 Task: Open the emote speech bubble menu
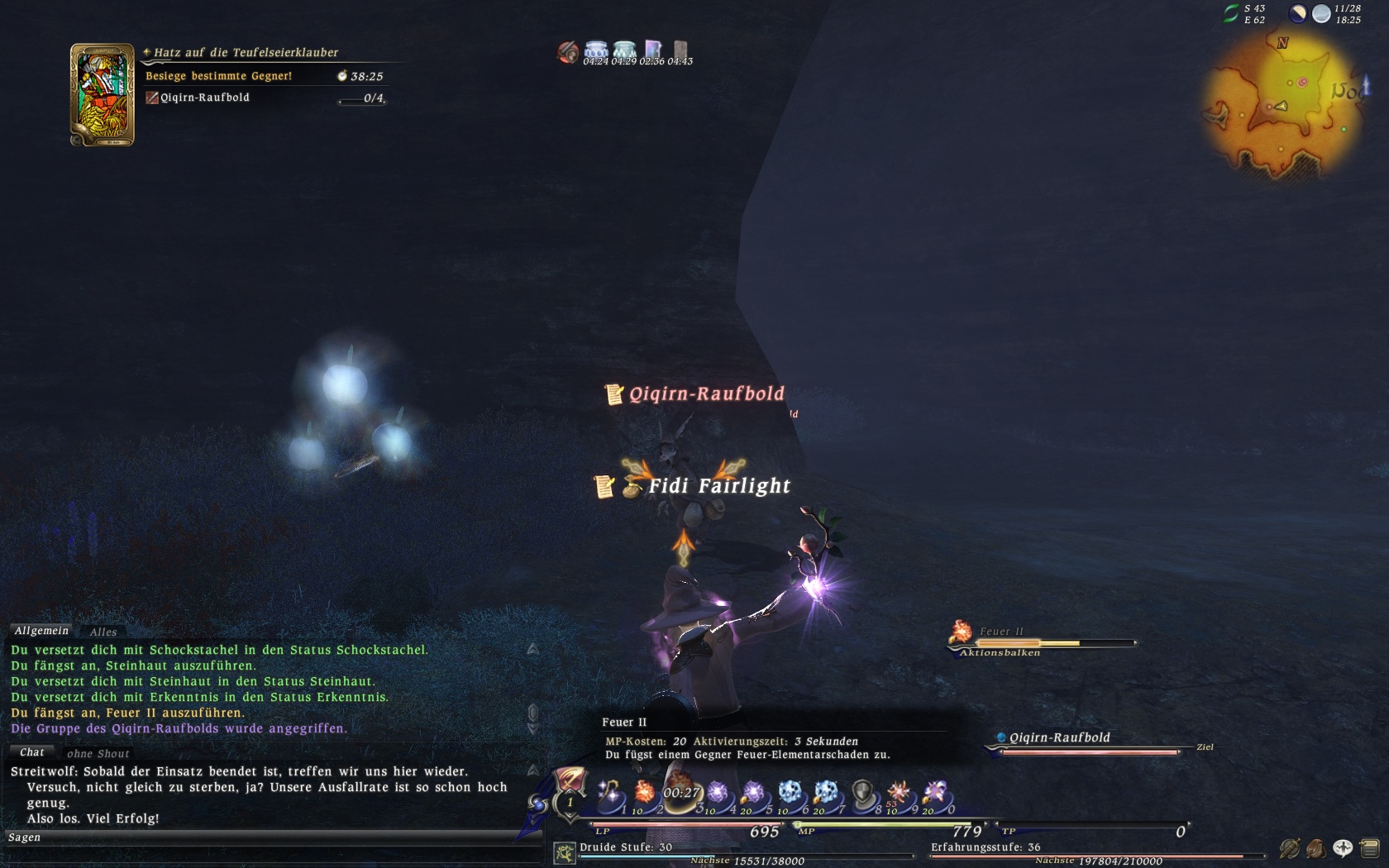click(1343, 847)
